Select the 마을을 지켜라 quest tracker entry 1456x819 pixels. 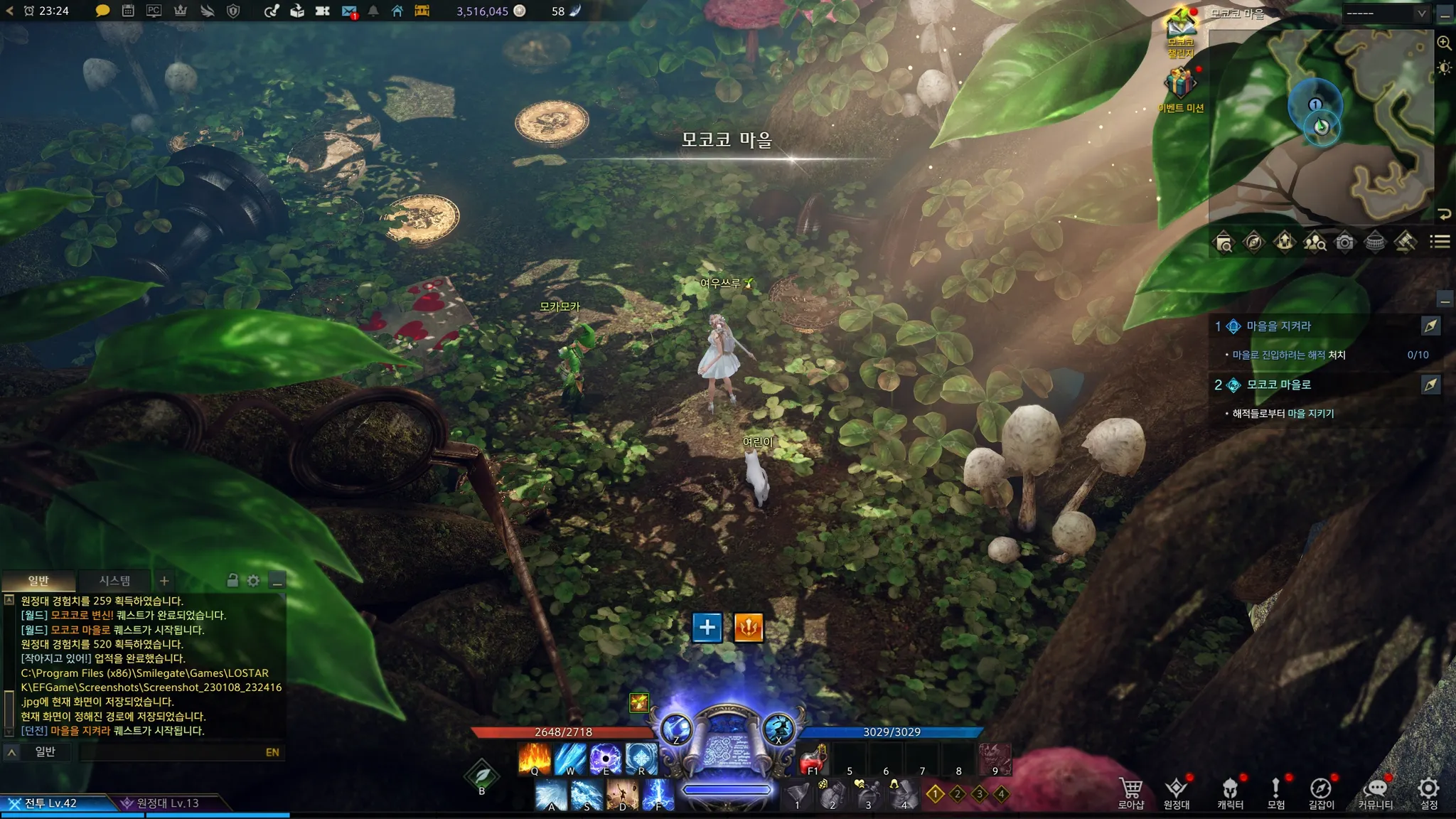point(1278,326)
